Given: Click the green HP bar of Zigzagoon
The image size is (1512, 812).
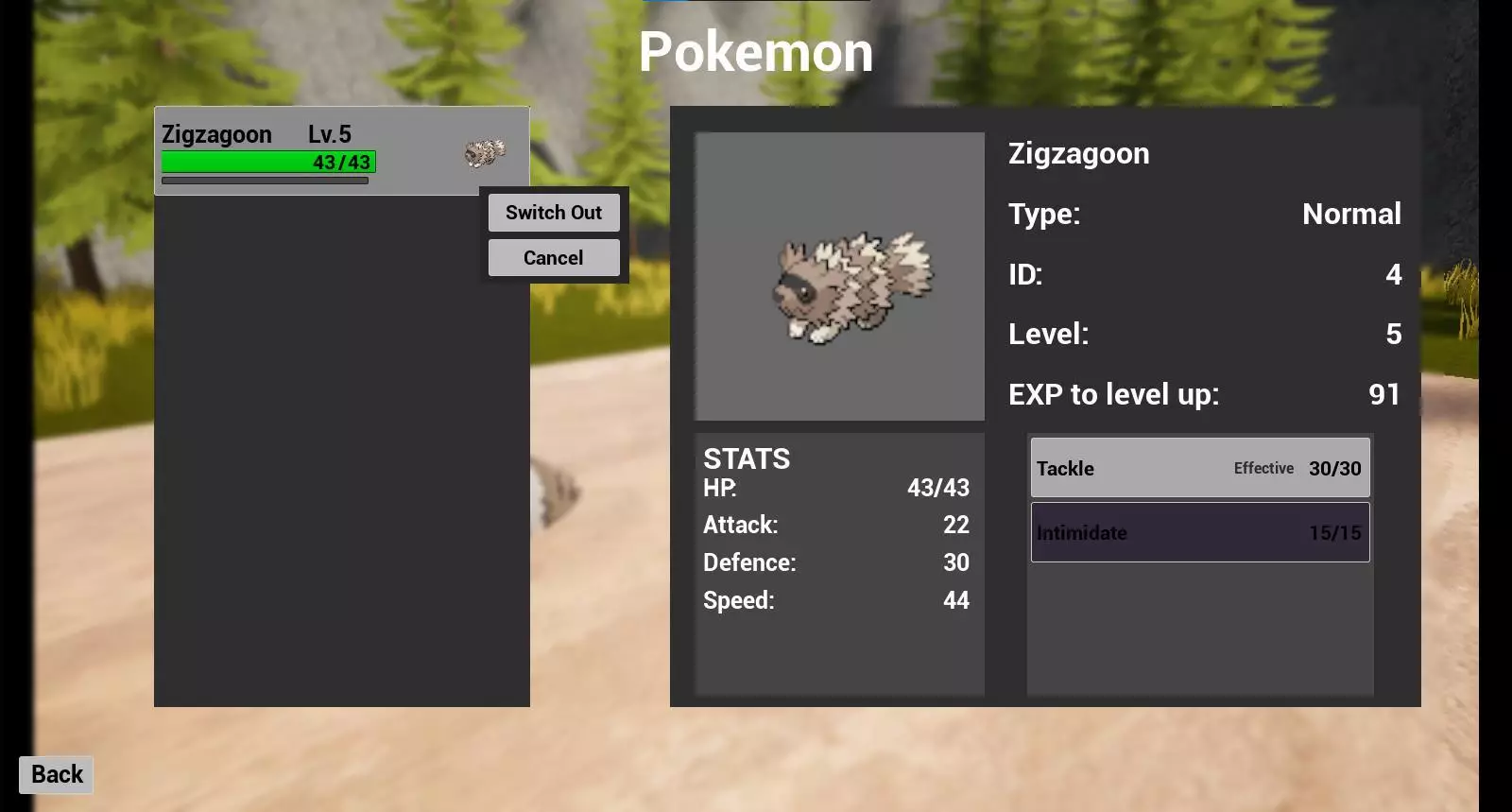Looking at the screenshot, I should pos(267,162).
